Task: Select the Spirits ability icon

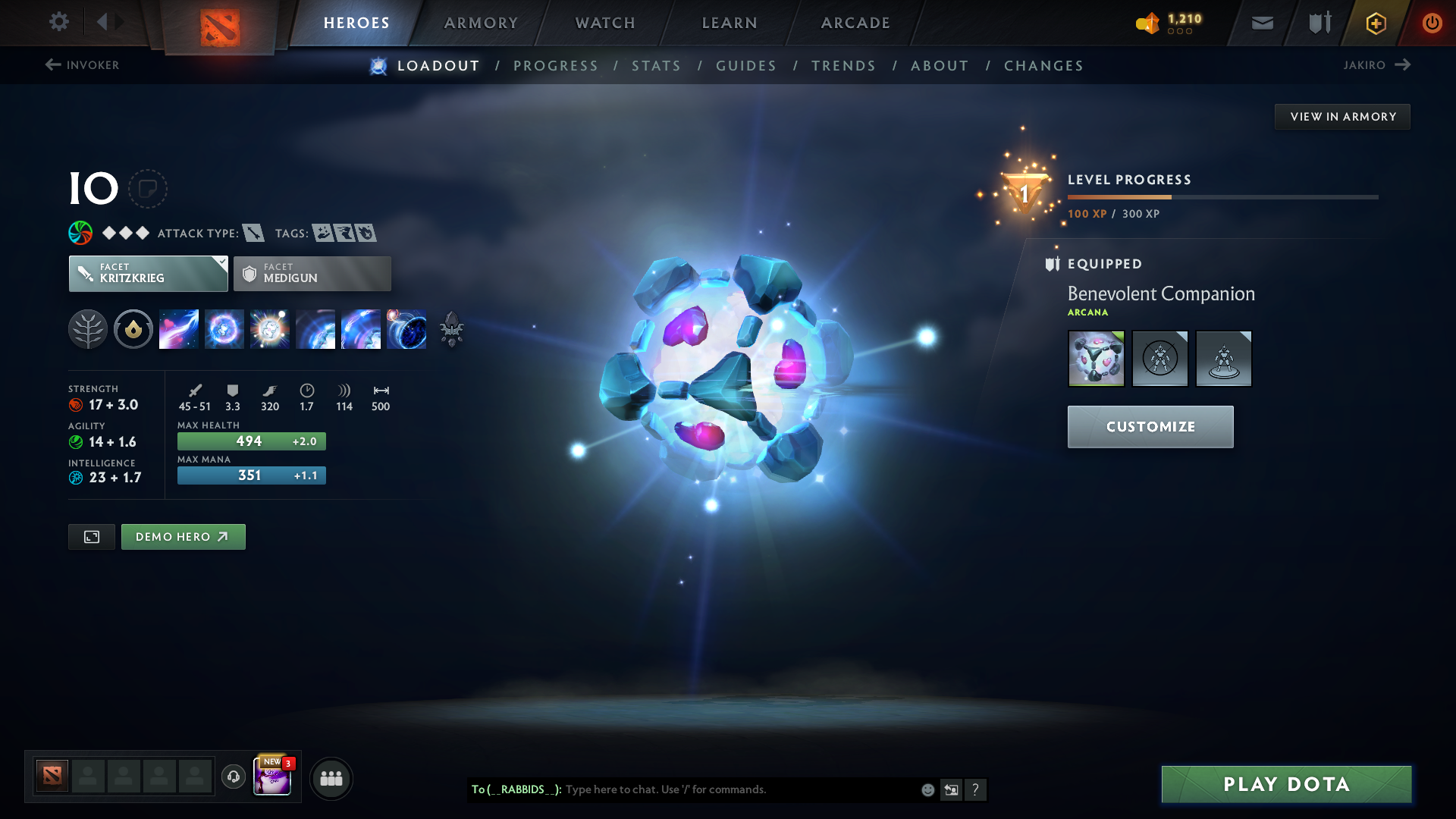Action: click(x=224, y=329)
